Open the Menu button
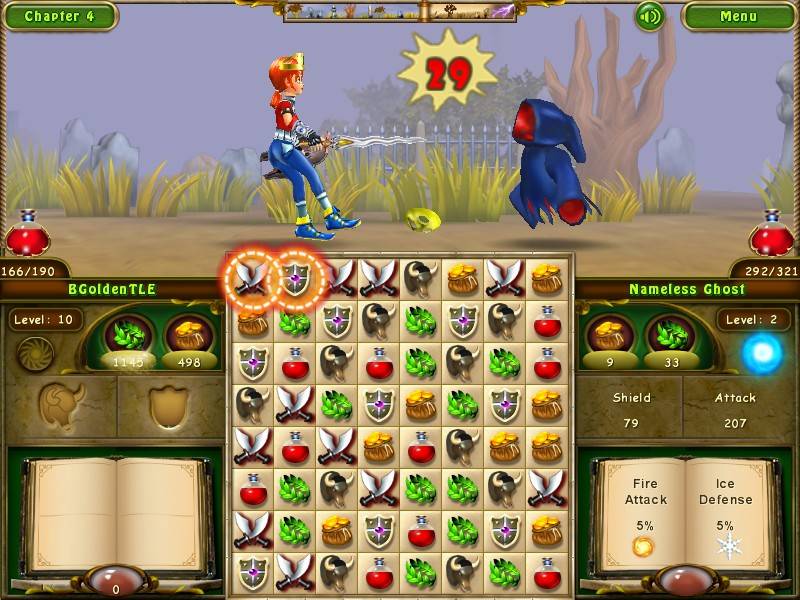Screen dimensions: 800x600 click(x=738, y=16)
